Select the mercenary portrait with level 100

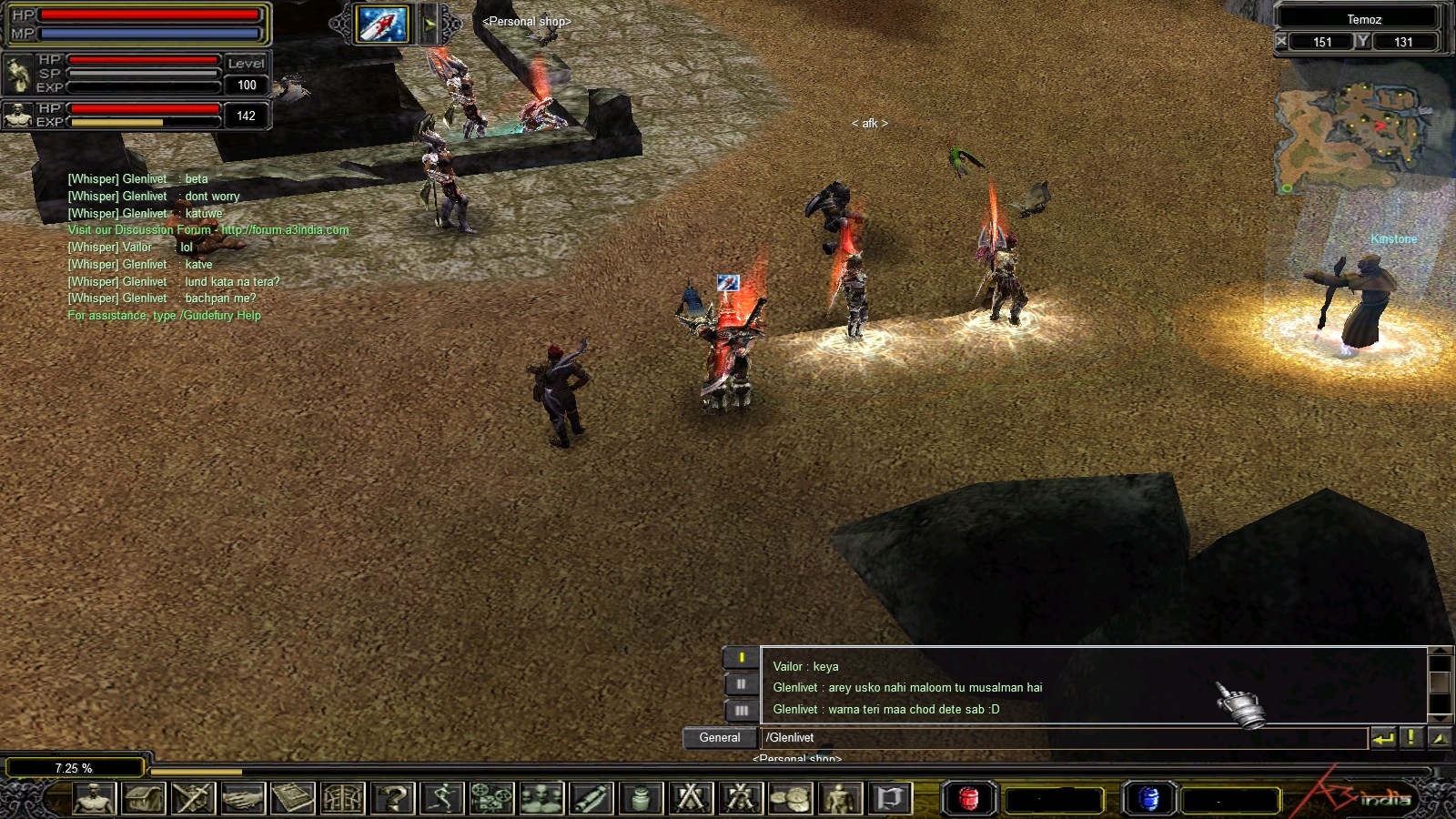(18, 74)
